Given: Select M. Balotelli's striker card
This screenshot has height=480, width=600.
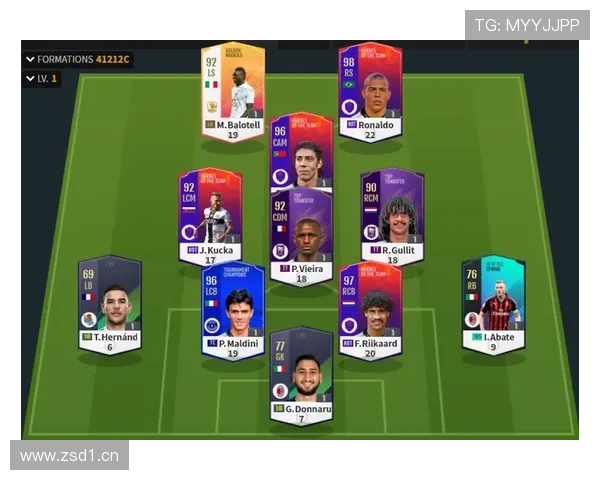Looking at the screenshot, I should (x=233, y=92).
